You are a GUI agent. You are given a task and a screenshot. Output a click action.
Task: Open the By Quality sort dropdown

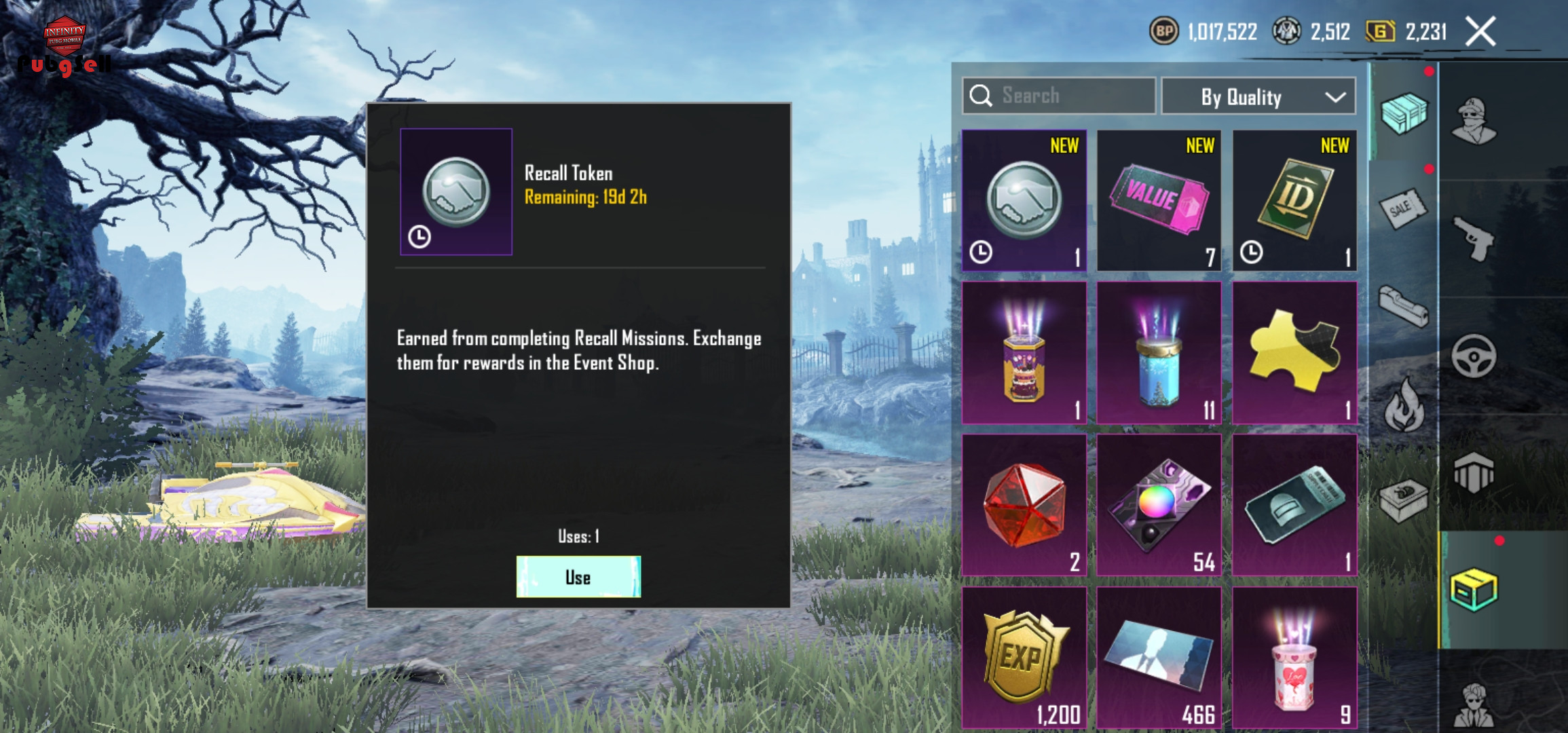point(1258,97)
